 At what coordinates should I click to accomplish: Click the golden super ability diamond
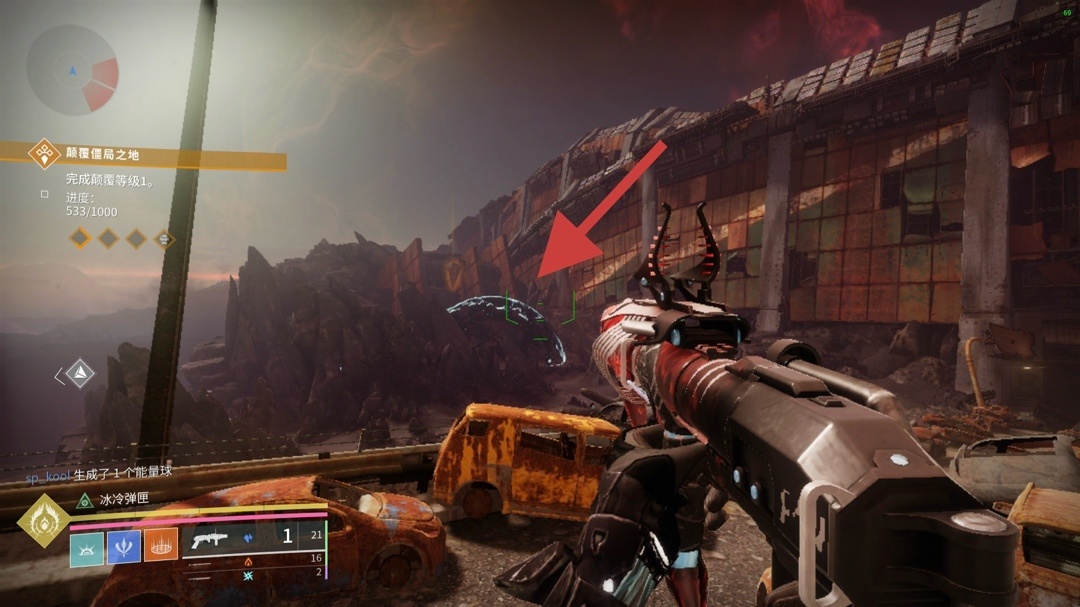[44, 521]
